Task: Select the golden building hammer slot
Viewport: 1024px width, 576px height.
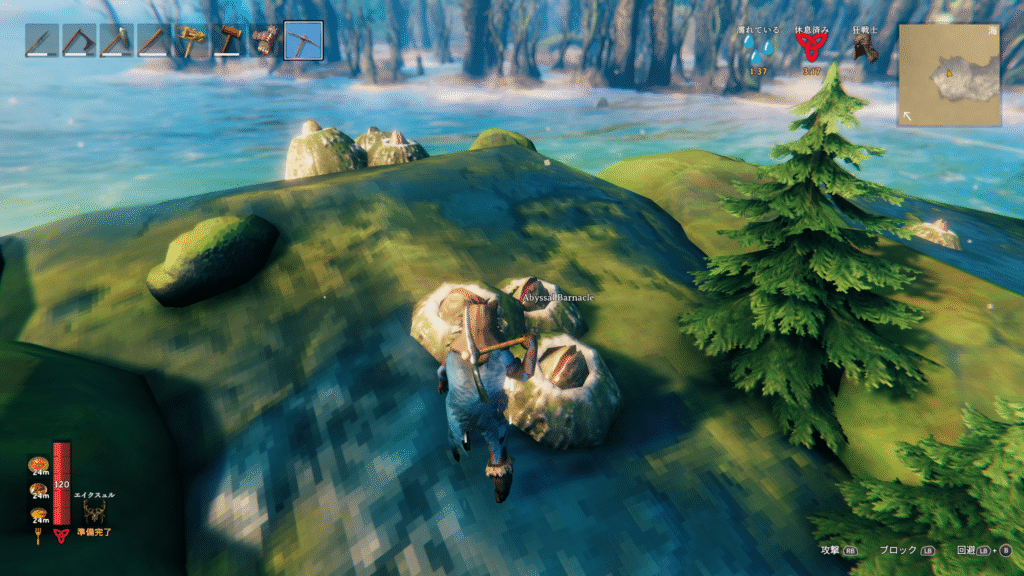Action: 192,41
